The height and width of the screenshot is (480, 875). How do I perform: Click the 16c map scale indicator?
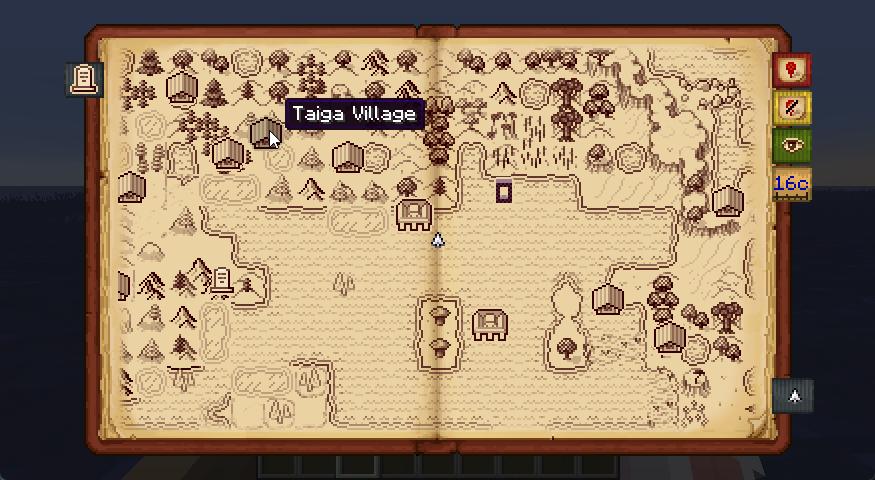(x=791, y=184)
